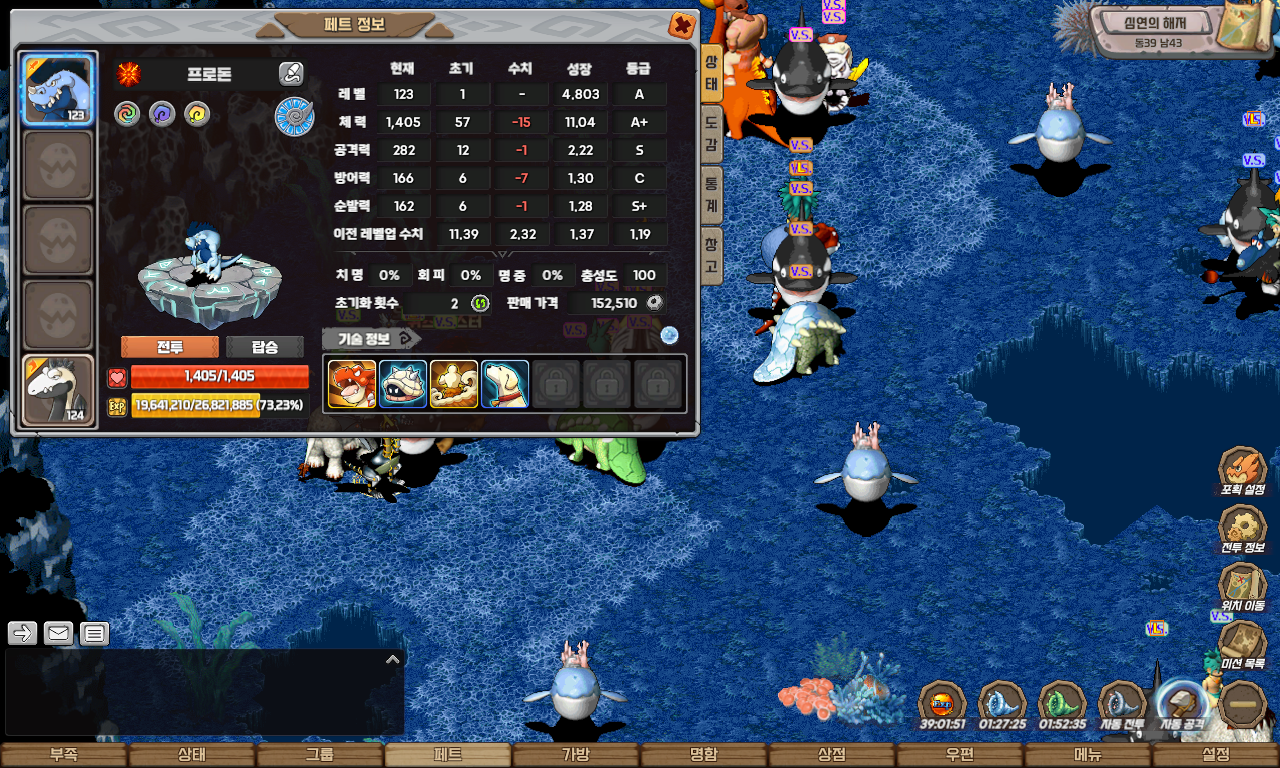The image size is (1280, 768).
Task: Select the level 123 blue pet portrait
Action: pos(58,89)
